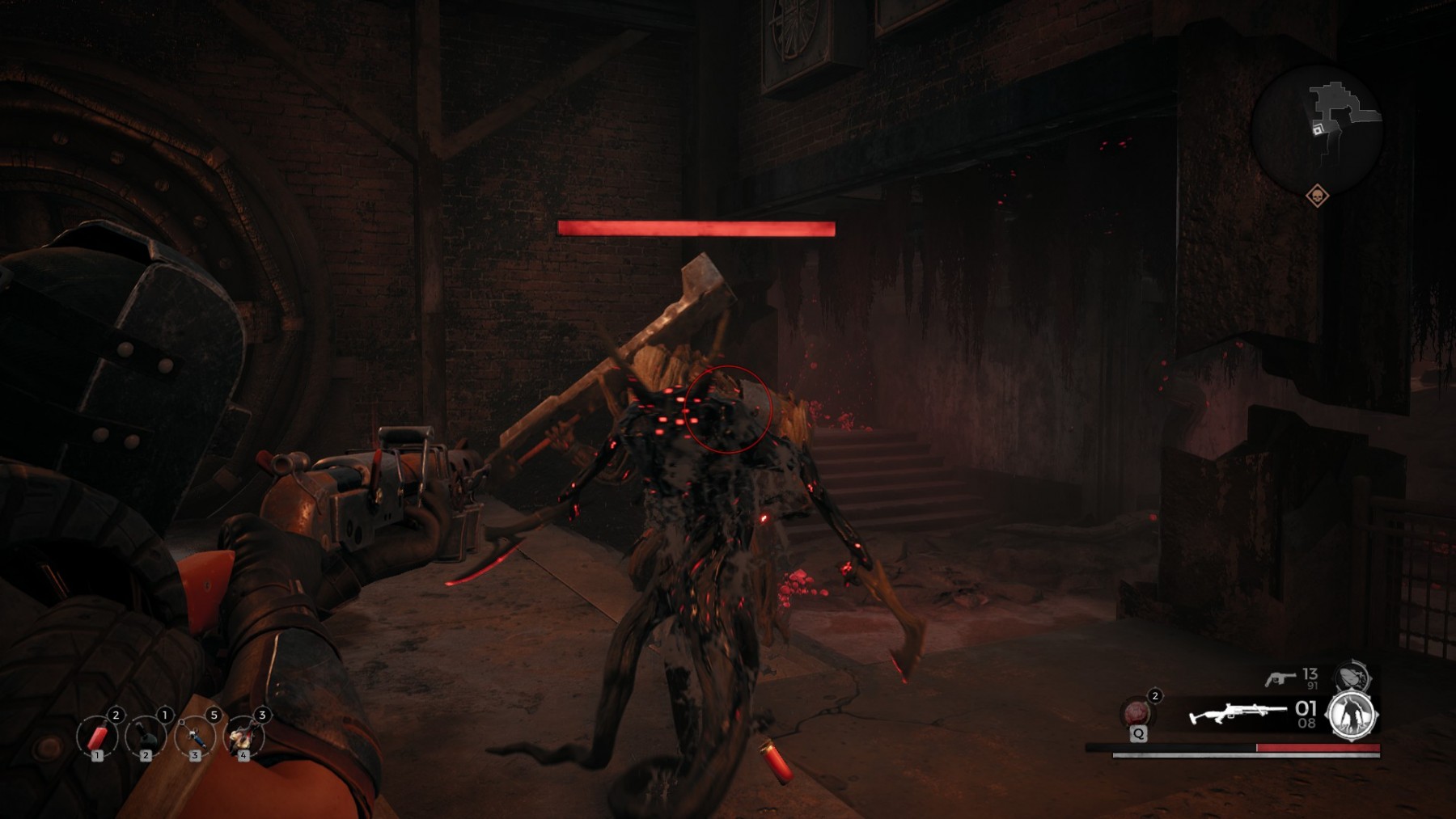Switch to the pistol sidearm
The height and width of the screenshot is (819, 1456).
click(x=1280, y=678)
